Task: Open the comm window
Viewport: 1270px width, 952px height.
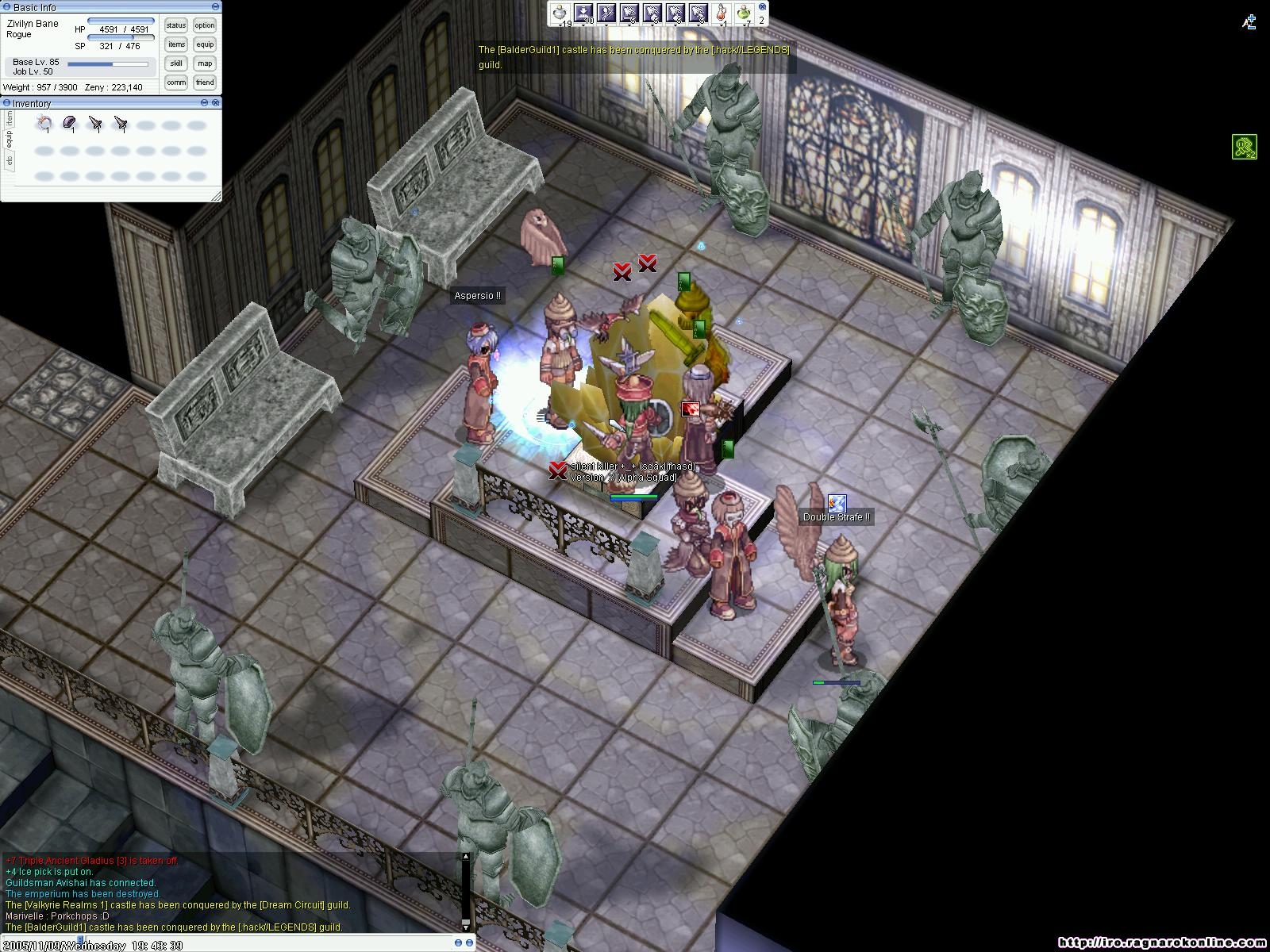Action: click(x=176, y=83)
